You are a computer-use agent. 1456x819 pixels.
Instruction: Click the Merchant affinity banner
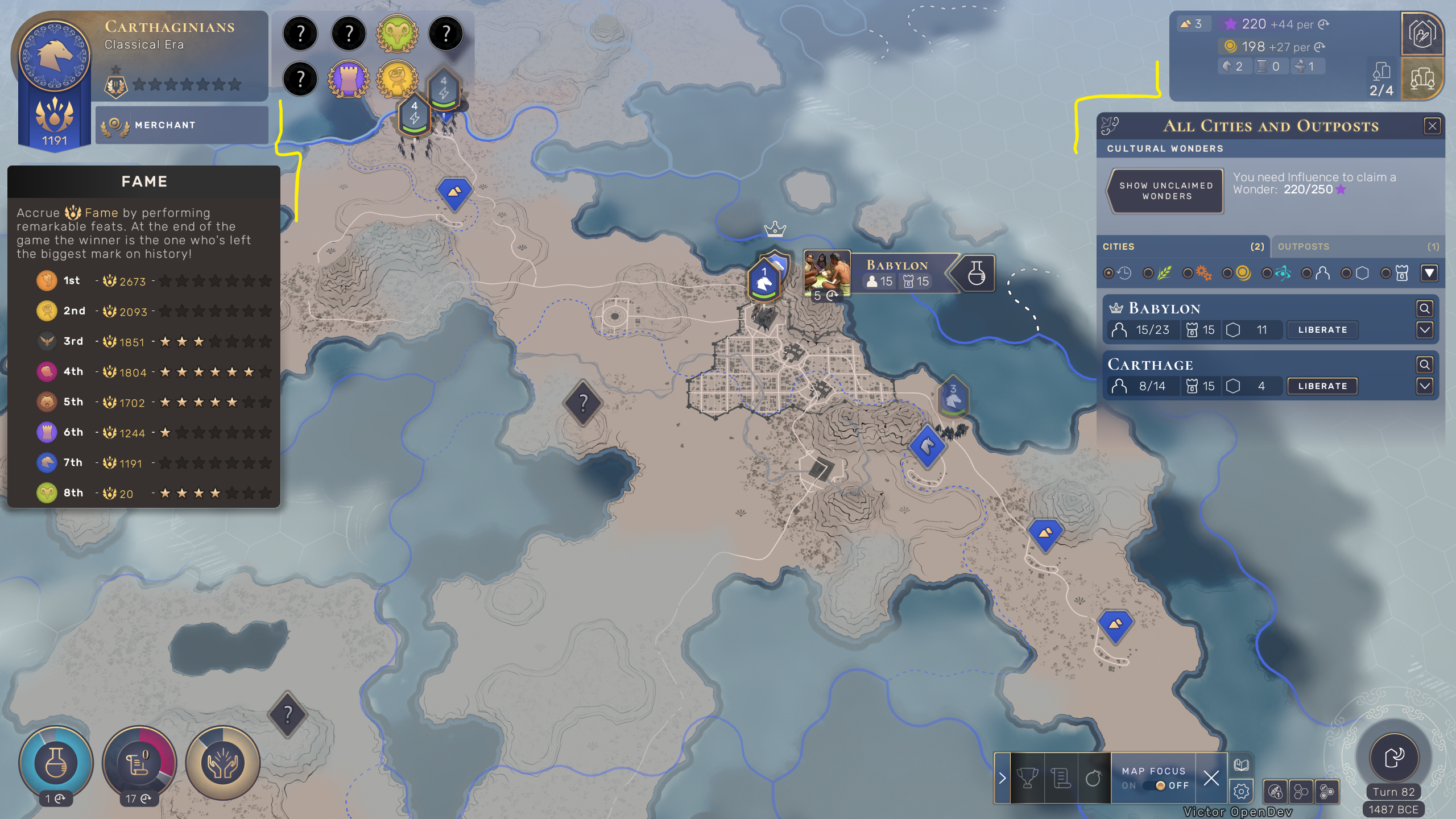point(181,125)
